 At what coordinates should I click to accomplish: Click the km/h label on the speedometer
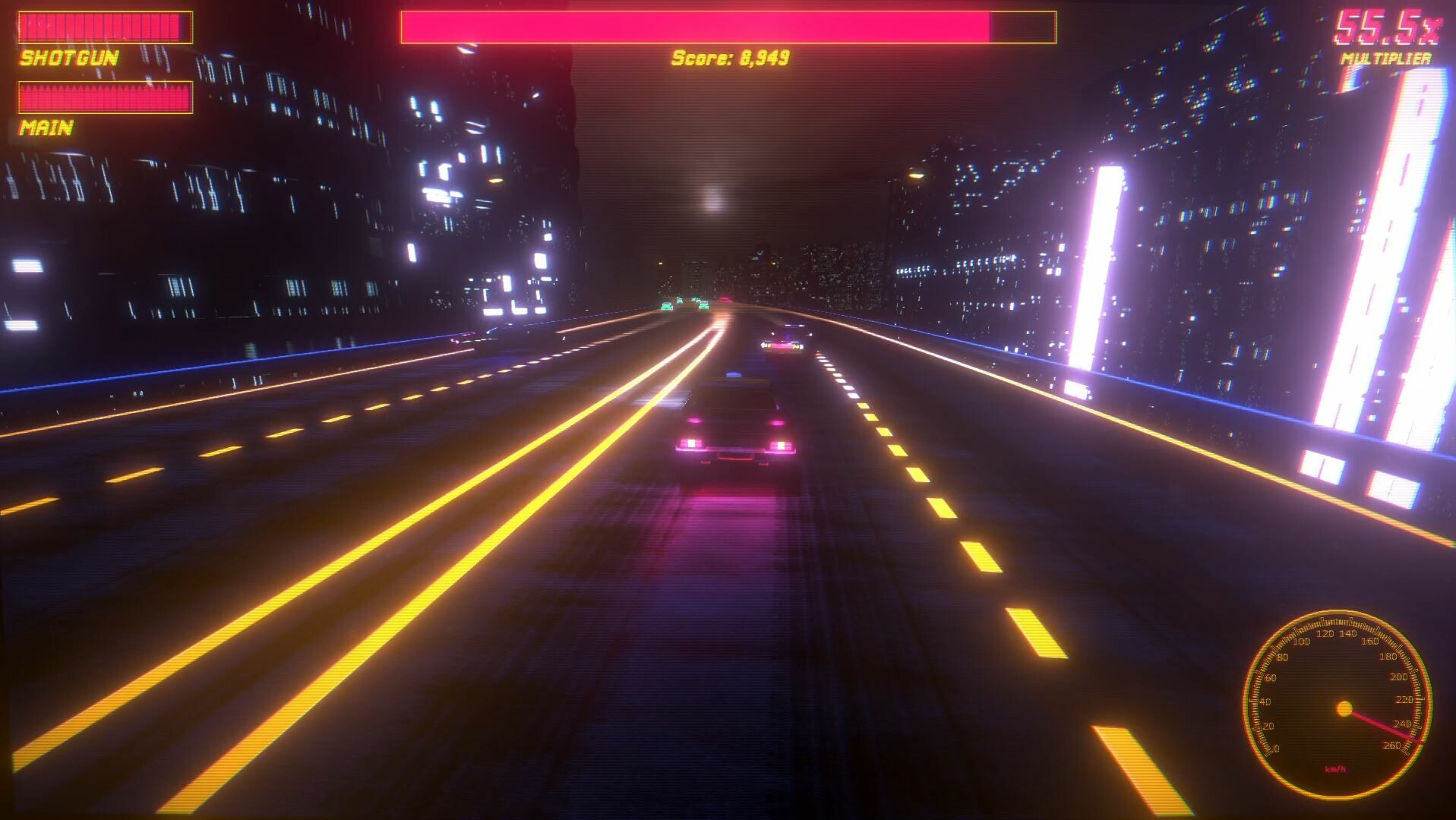click(1336, 768)
